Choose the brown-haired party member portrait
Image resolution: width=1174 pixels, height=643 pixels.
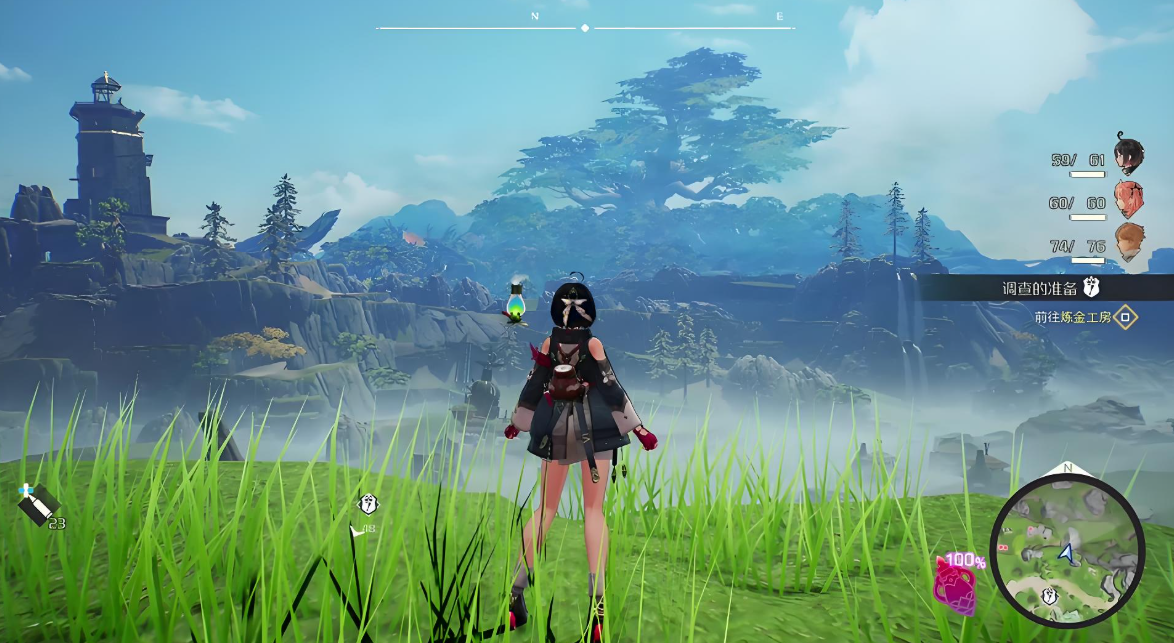tap(1129, 241)
